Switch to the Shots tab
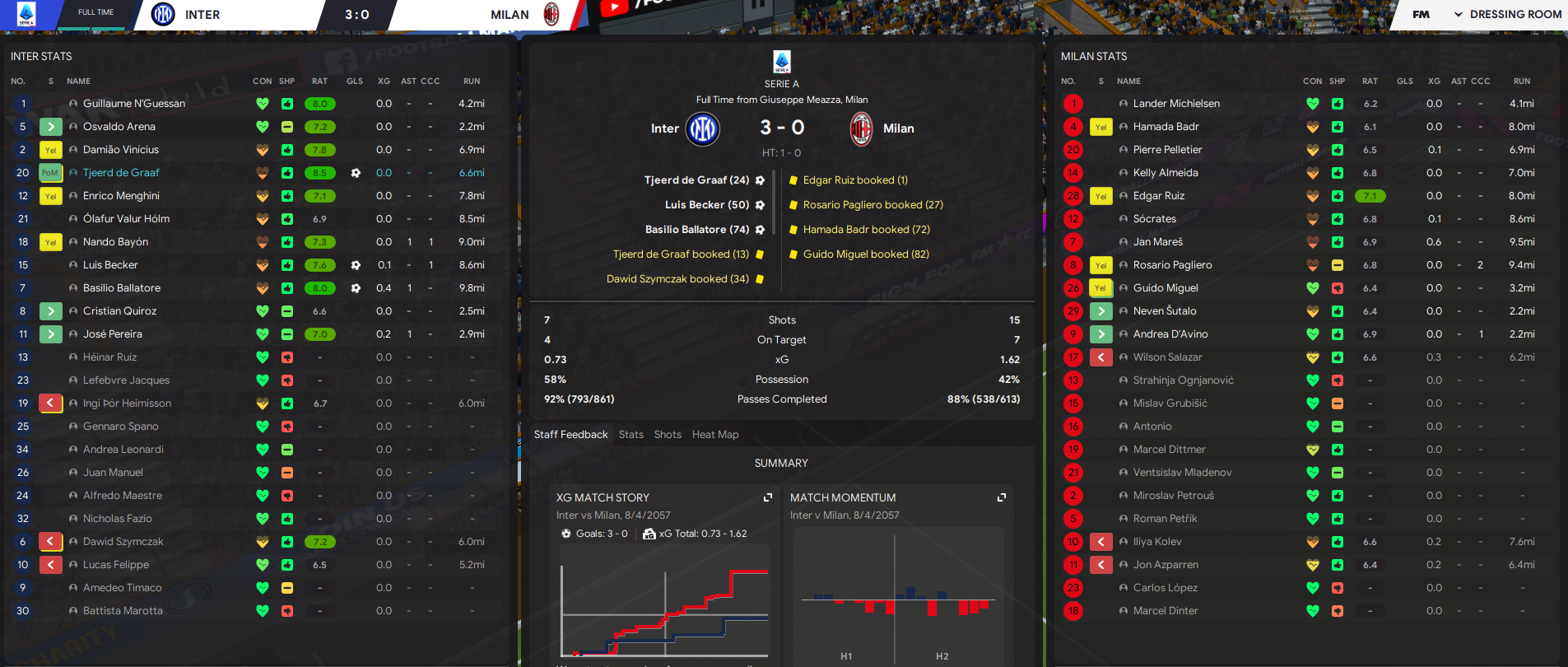 668,435
